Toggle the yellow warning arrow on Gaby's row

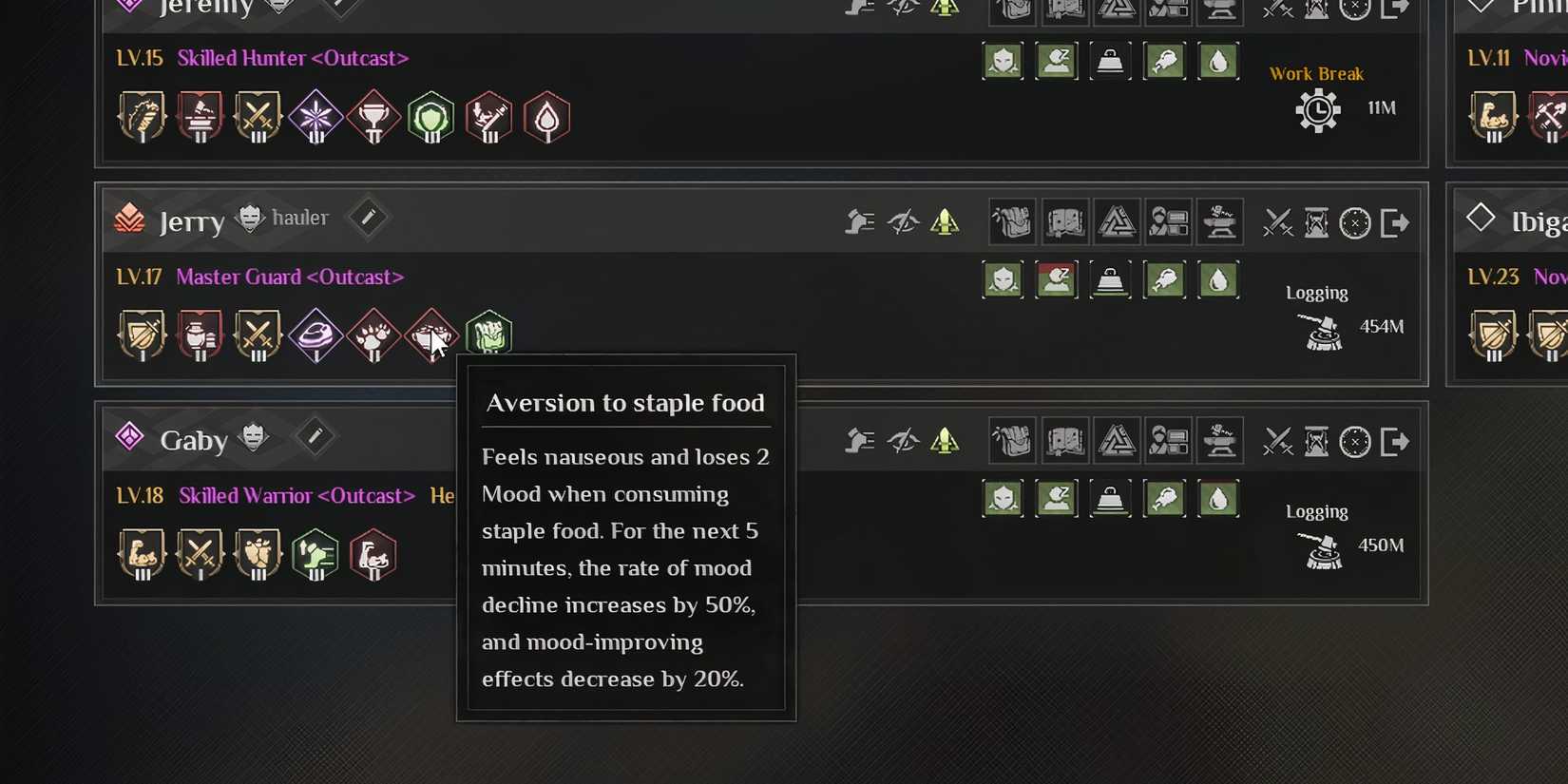pyautogui.click(x=946, y=440)
